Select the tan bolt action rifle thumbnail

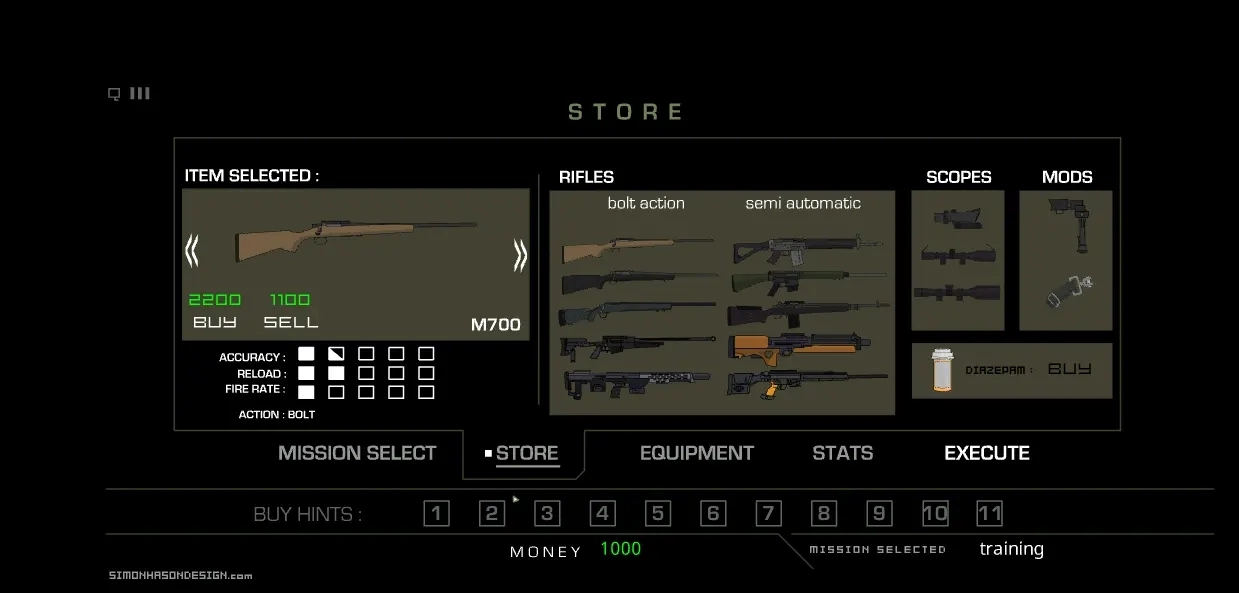(637, 248)
